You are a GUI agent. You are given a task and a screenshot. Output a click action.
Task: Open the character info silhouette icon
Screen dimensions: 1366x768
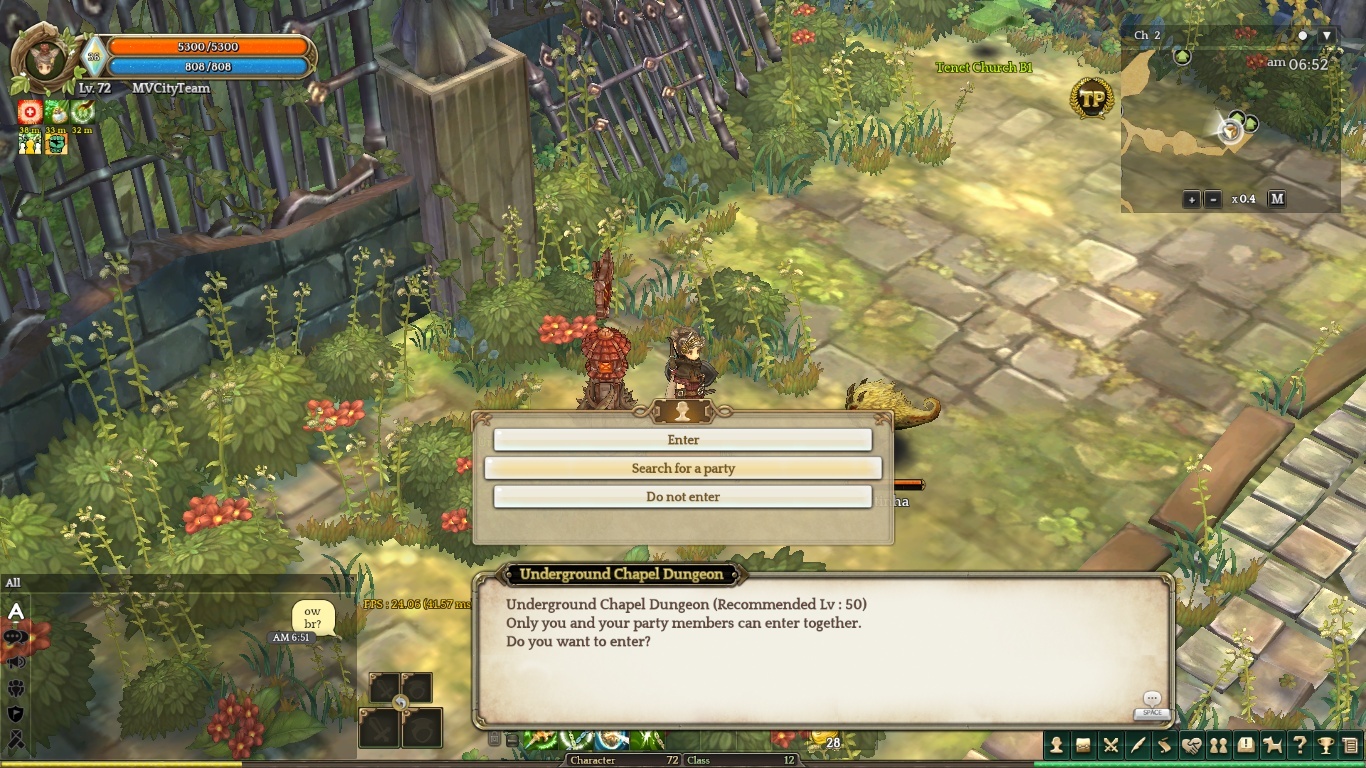1056,745
